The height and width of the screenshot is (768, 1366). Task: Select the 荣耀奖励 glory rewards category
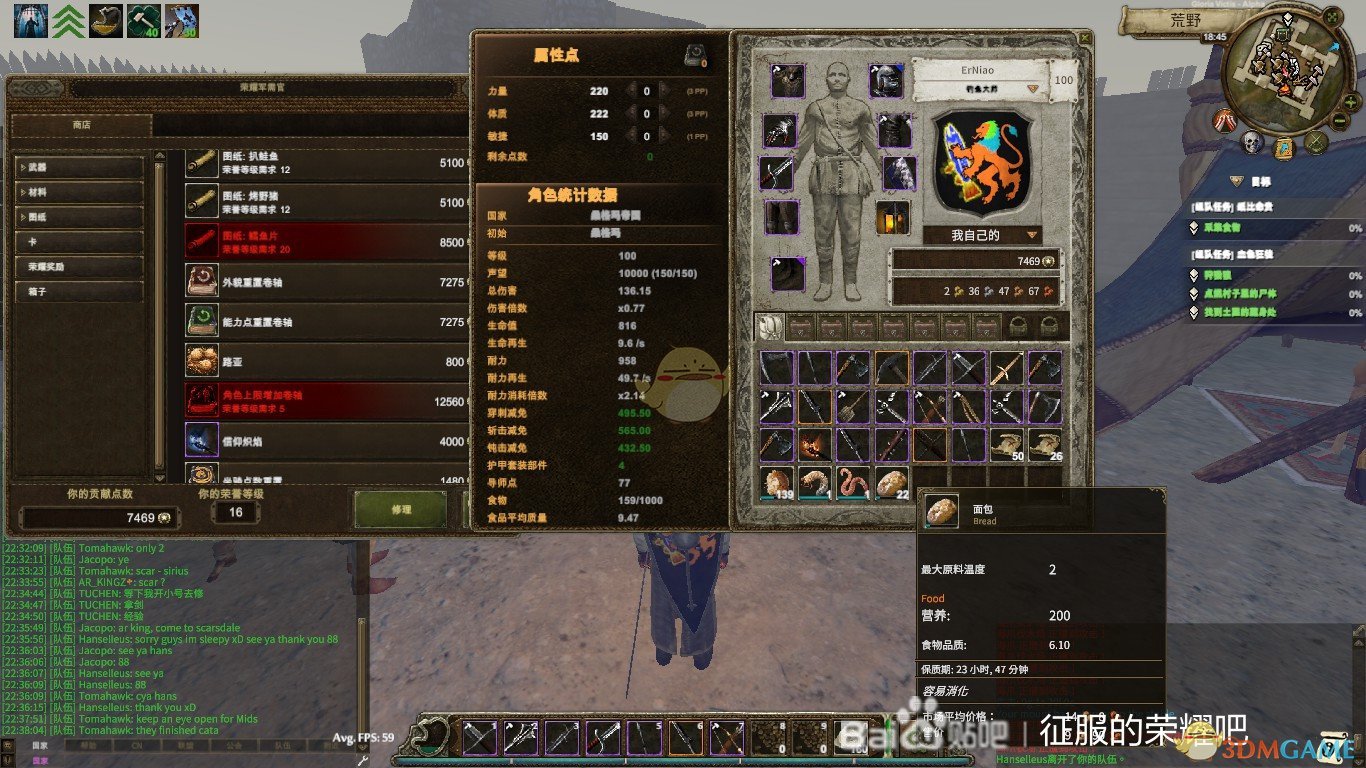coord(80,267)
